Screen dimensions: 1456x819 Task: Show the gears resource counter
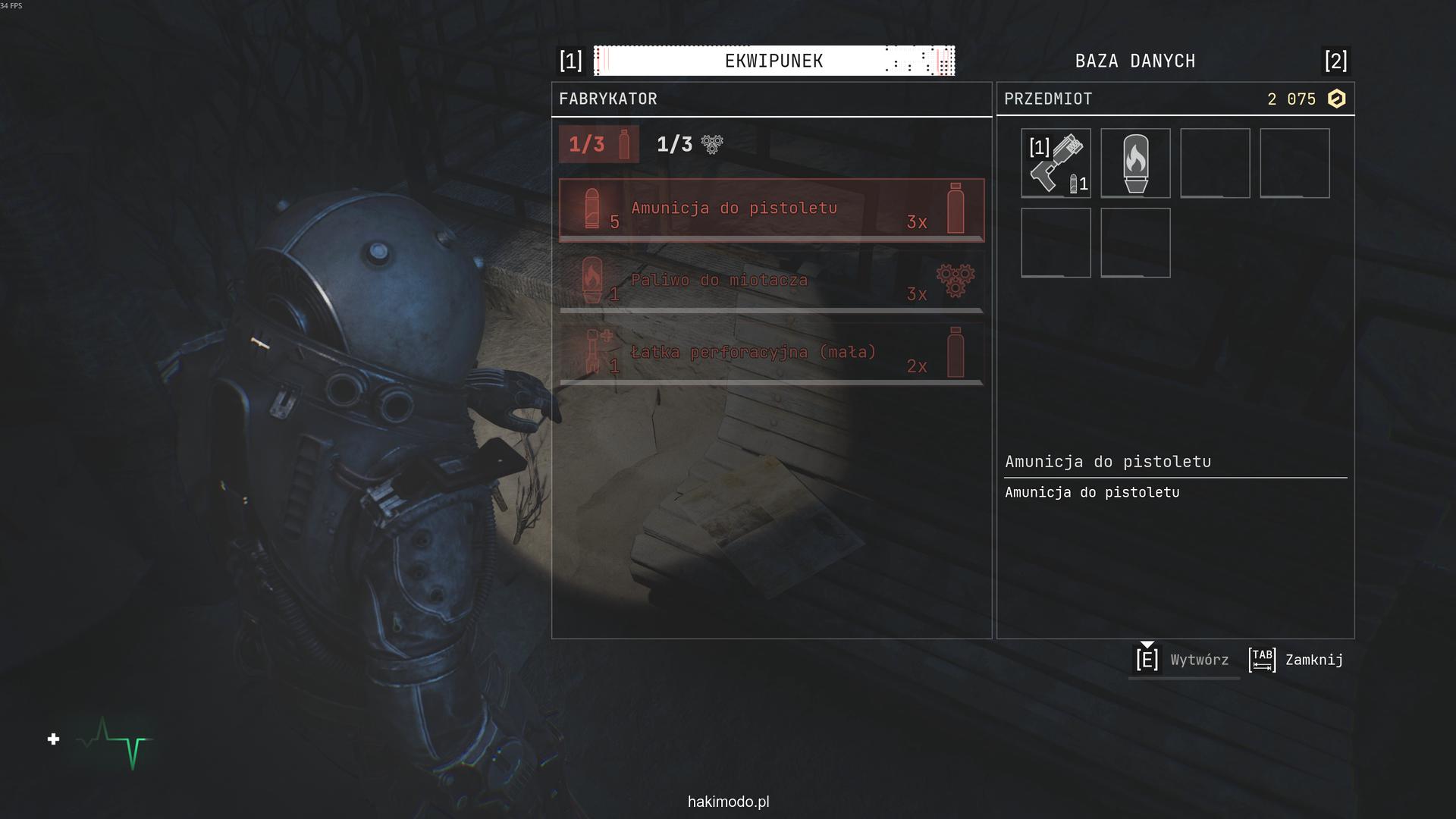tap(689, 144)
